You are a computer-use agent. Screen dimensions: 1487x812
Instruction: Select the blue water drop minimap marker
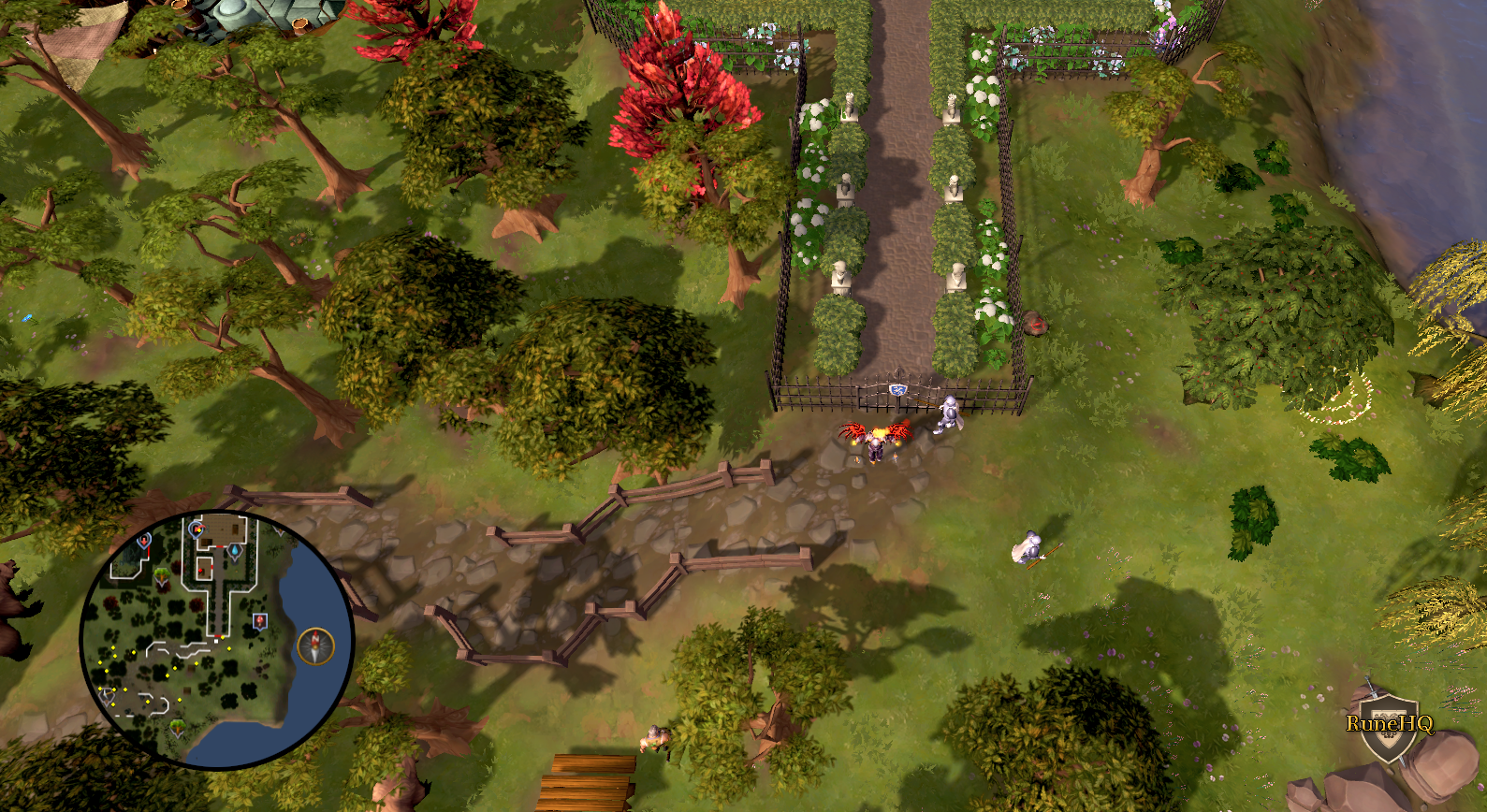[x=235, y=551]
